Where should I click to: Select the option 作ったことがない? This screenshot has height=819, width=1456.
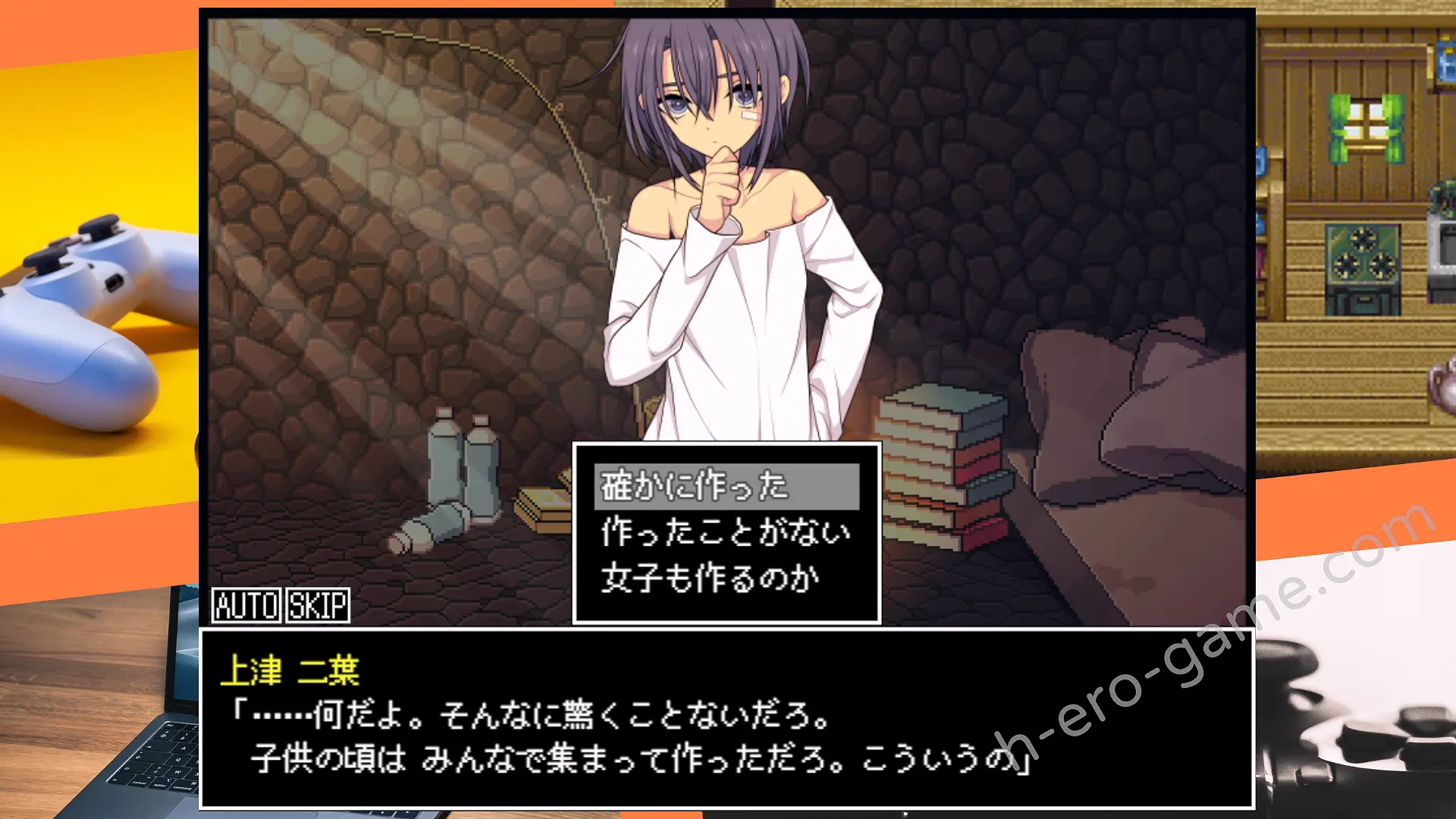(x=726, y=532)
